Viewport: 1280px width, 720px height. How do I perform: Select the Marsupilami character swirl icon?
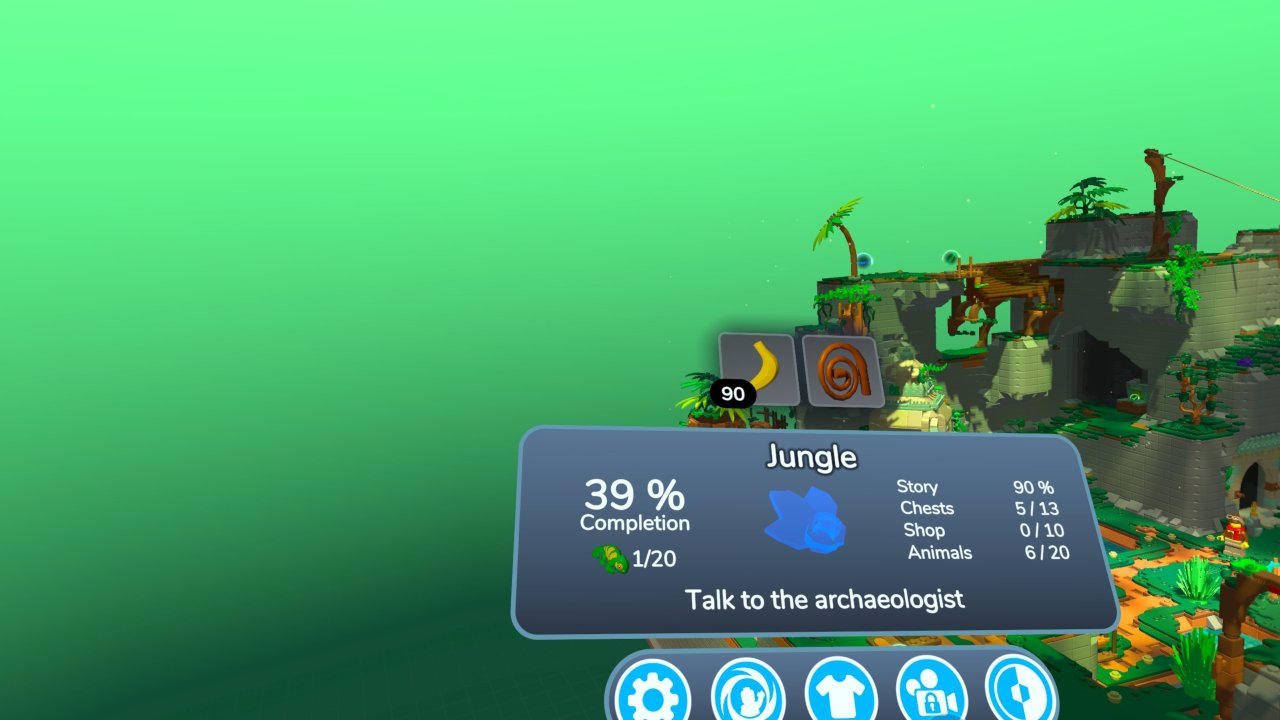(x=748, y=695)
